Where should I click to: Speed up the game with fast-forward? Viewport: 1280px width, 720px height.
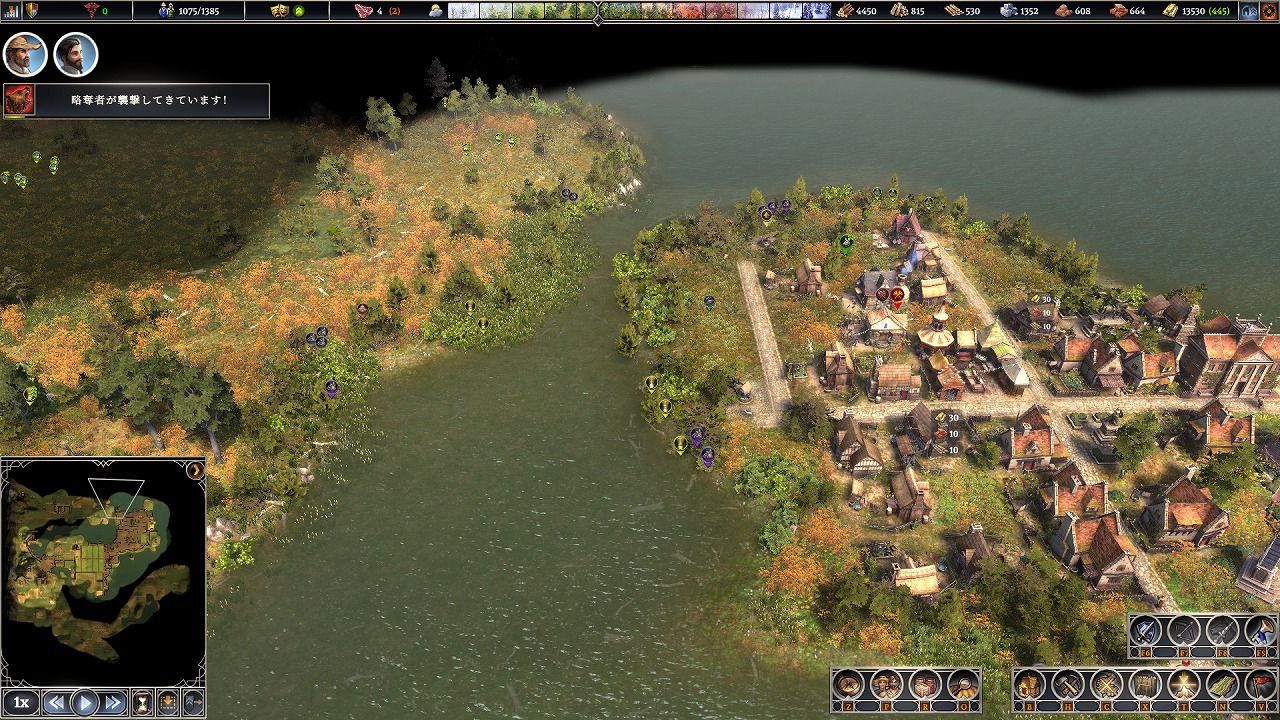[x=113, y=702]
